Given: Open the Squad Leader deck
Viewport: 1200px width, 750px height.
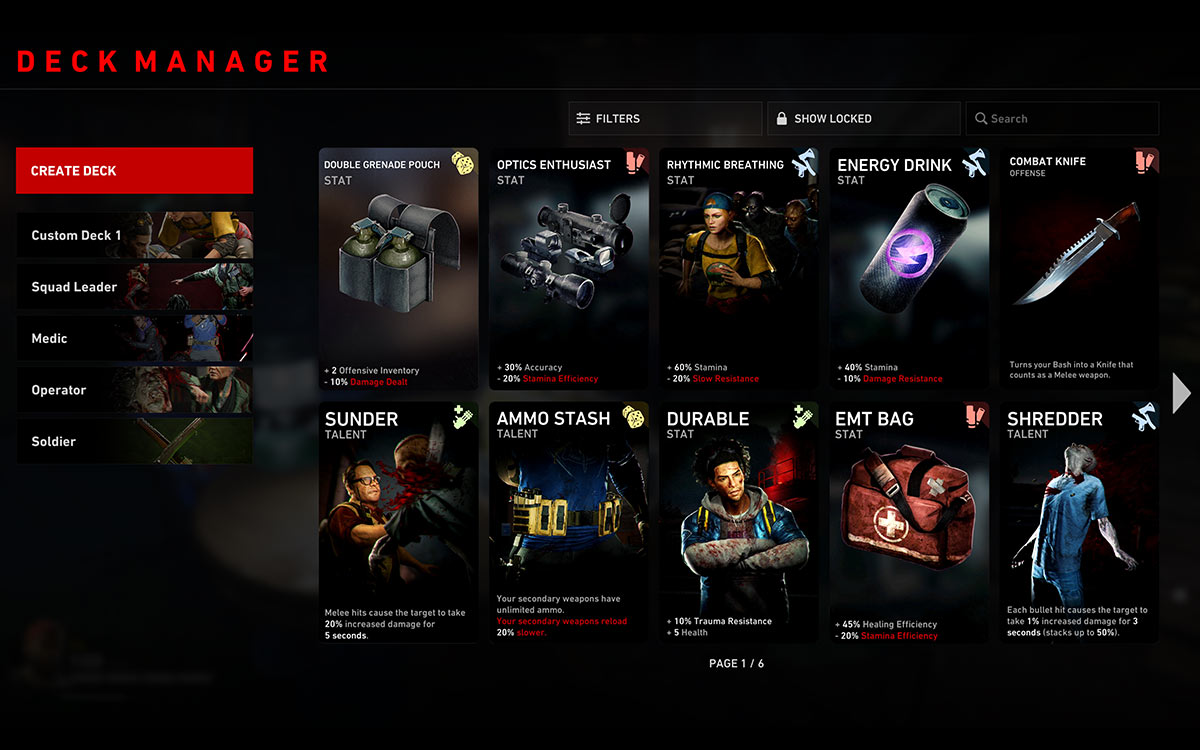Looking at the screenshot, I should tap(134, 287).
